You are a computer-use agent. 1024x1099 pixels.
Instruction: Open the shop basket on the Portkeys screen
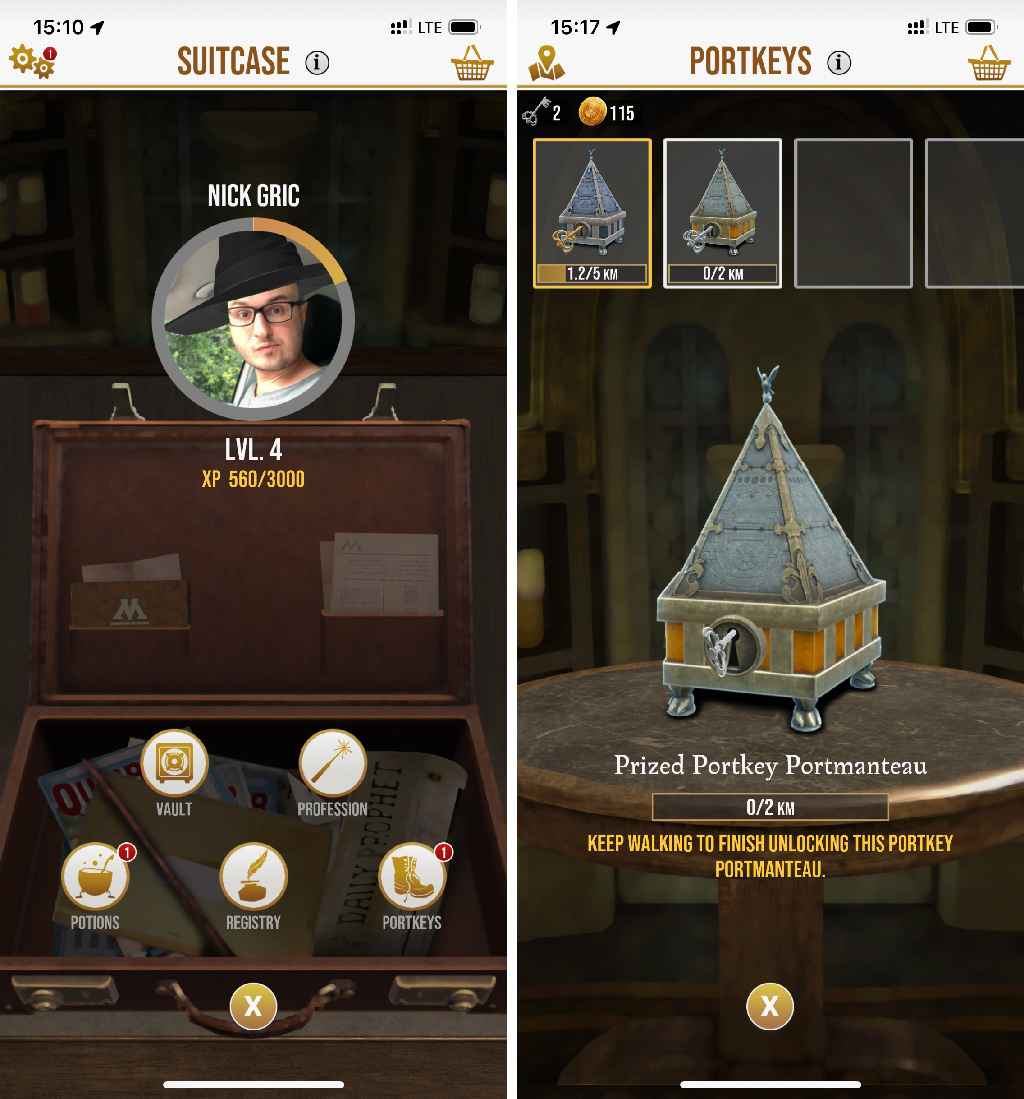click(989, 63)
